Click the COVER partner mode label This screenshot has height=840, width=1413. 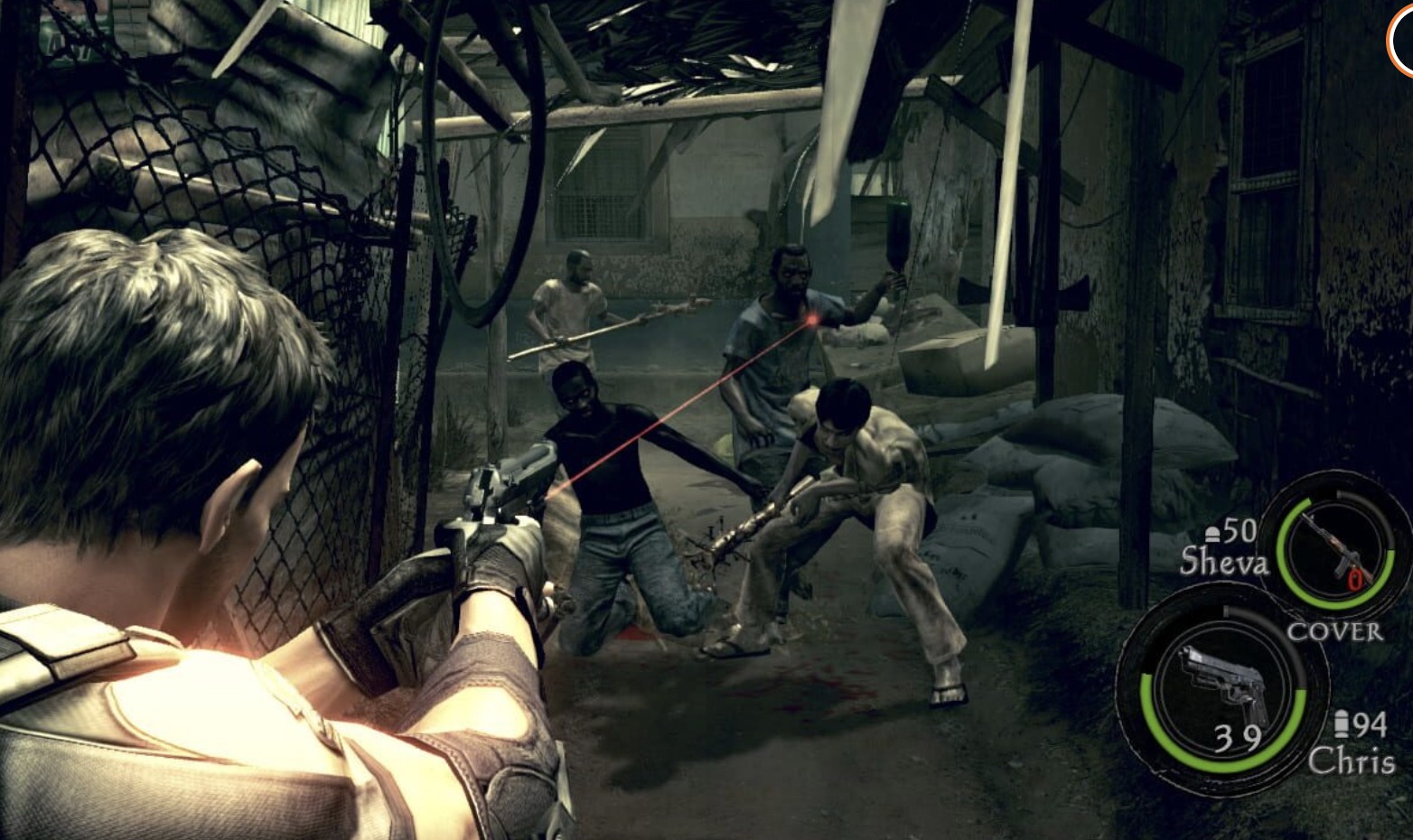pos(1334,631)
